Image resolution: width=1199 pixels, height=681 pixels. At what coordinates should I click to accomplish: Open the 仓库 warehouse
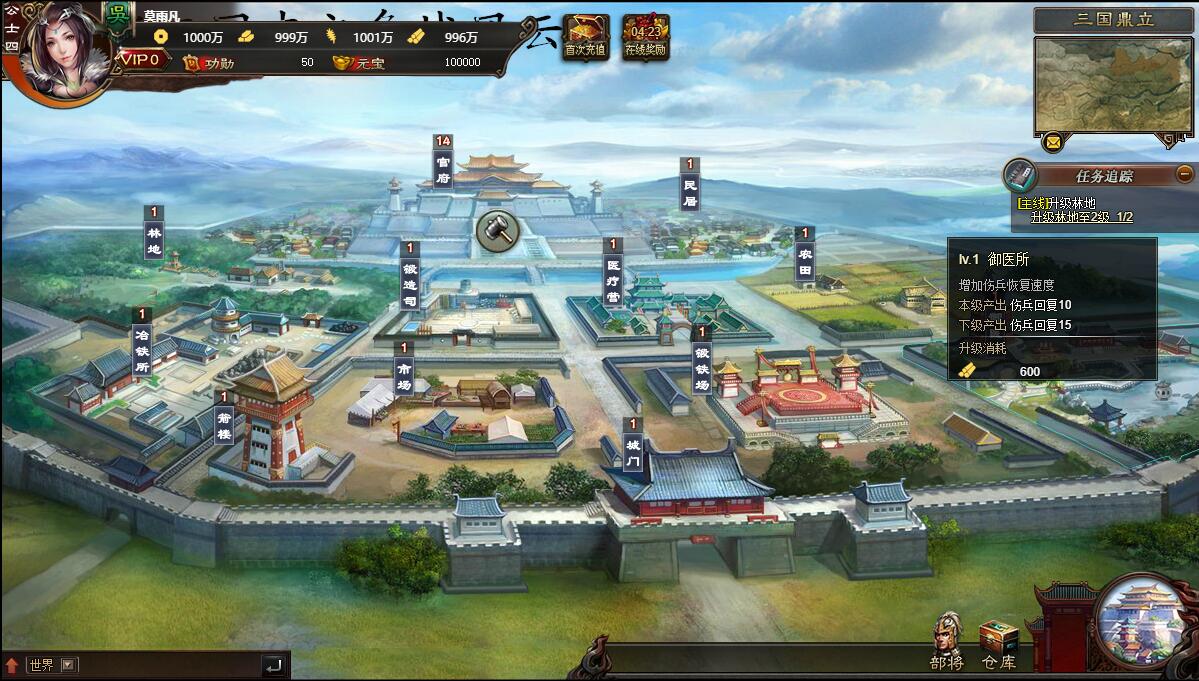tap(998, 643)
